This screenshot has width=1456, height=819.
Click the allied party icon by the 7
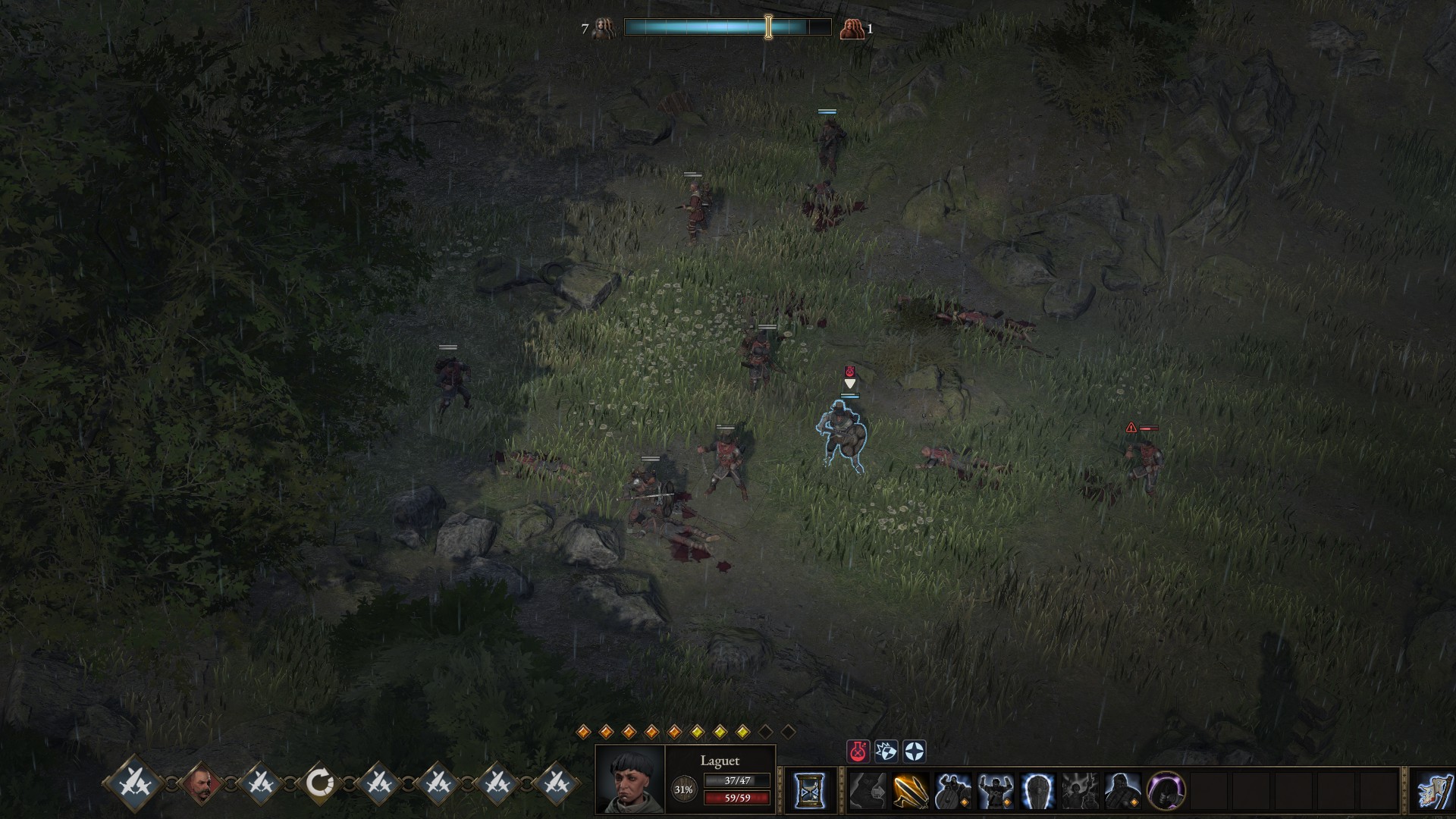[604, 28]
